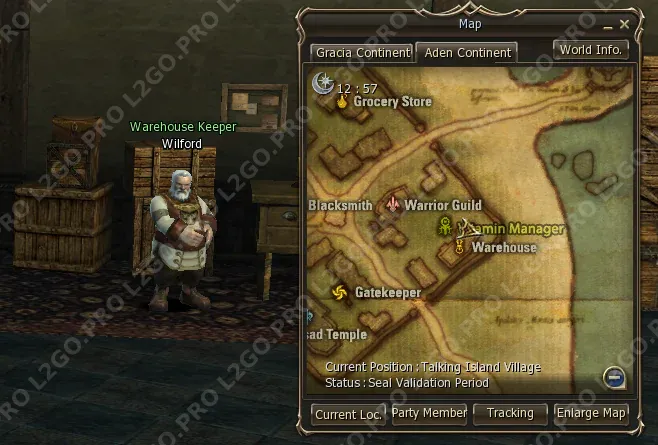Click the Warehouse map marker

tap(460, 247)
